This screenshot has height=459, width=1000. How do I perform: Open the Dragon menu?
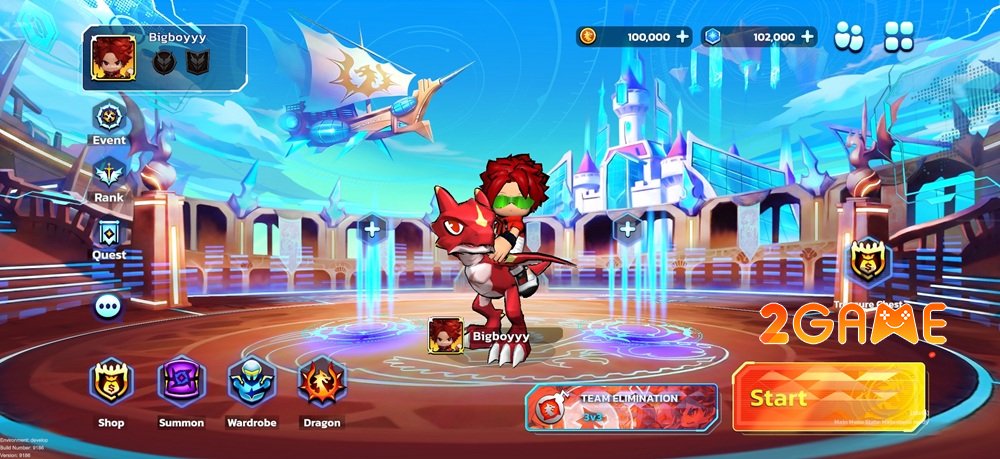pyautogui.click(x=321, y=383)
